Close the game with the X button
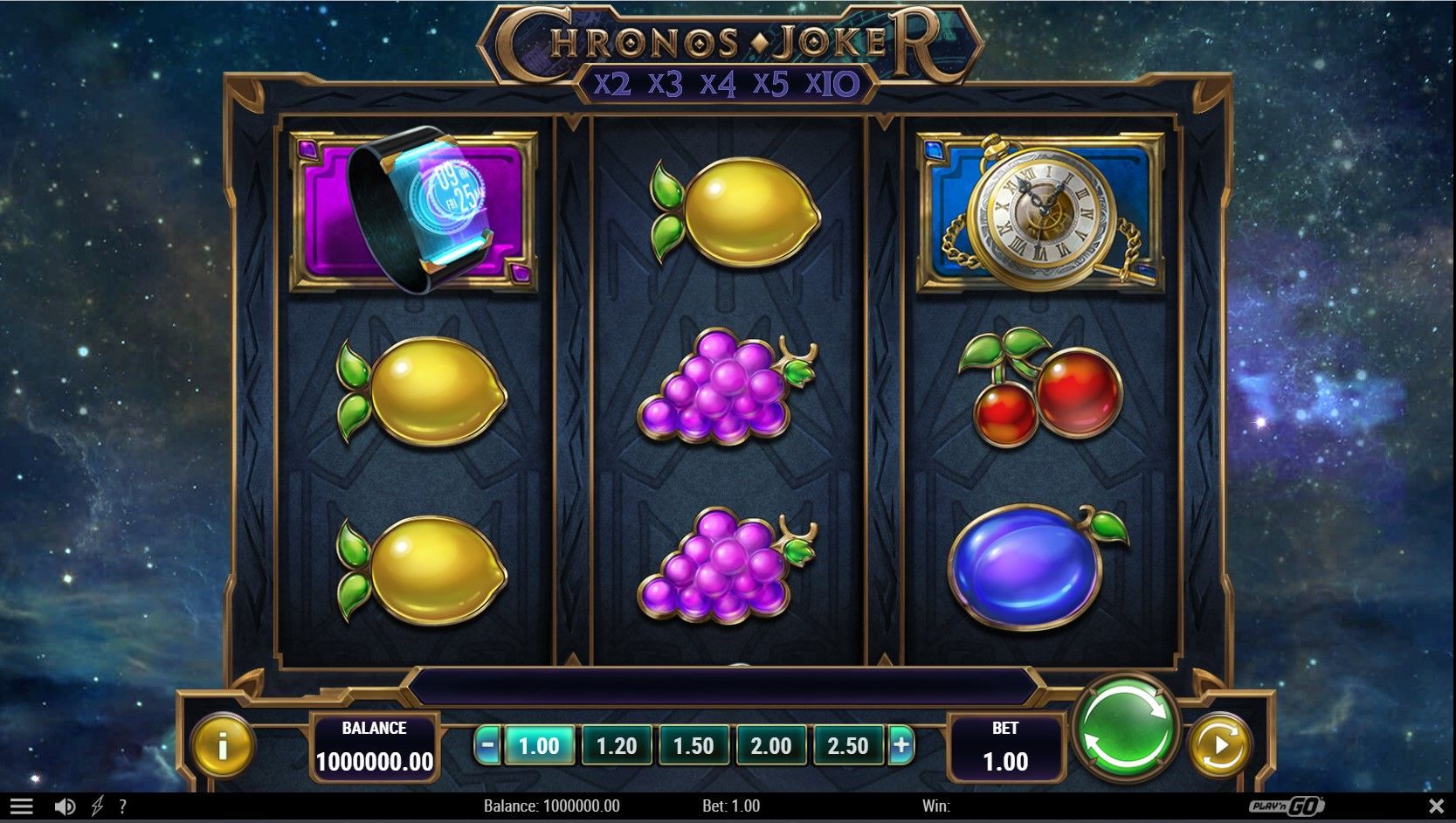The width and height of the screenshot is (1456, 823). (1436, 806)
